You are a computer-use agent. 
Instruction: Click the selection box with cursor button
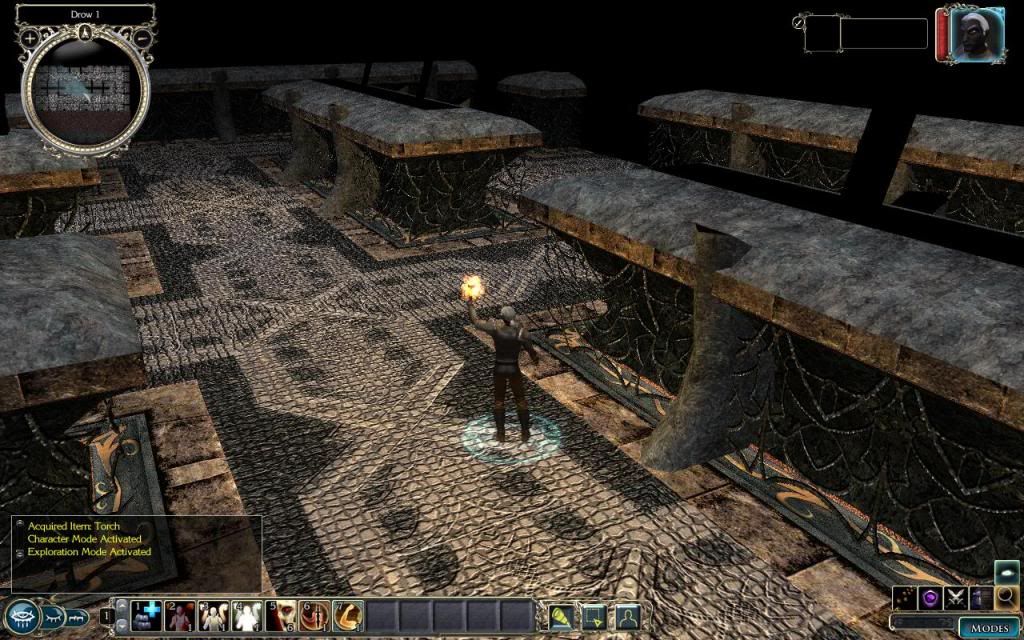[x=594, y=616]
